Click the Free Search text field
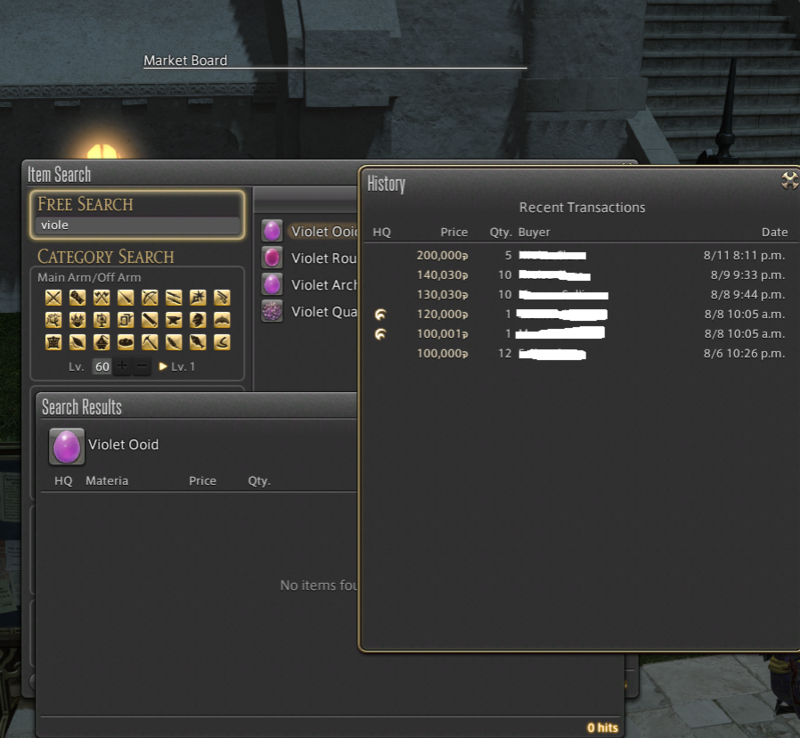This screenshot has height=738, width=800. pyautogui.click(x=138, y=225)
